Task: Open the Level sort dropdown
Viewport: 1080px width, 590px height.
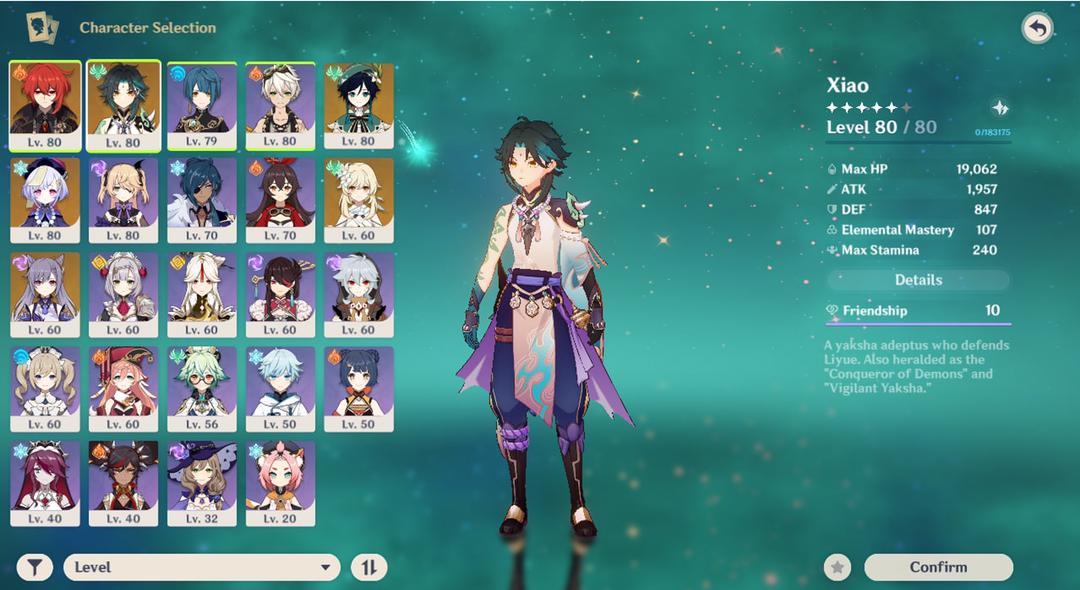Action: coord(201,568)
